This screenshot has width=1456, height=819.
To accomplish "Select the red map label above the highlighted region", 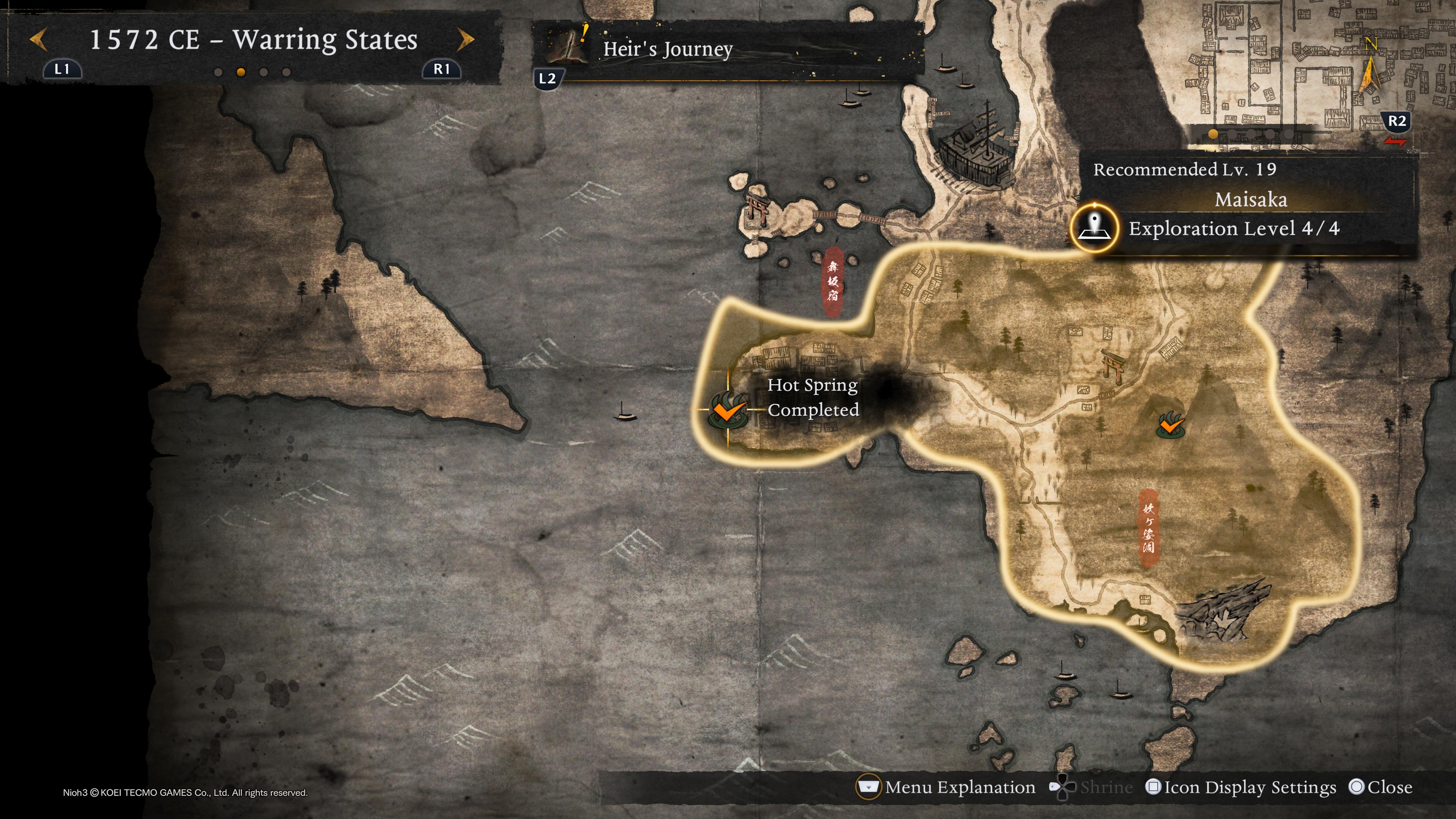I will point(833,281).
